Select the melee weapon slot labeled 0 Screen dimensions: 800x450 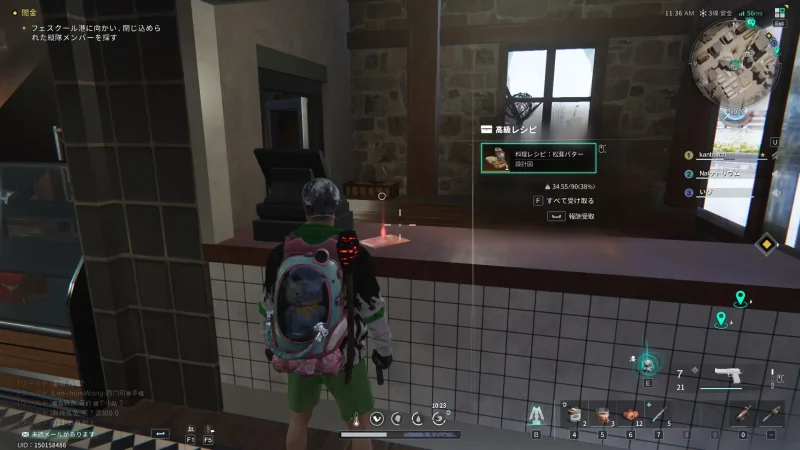[x=743, y=415]
